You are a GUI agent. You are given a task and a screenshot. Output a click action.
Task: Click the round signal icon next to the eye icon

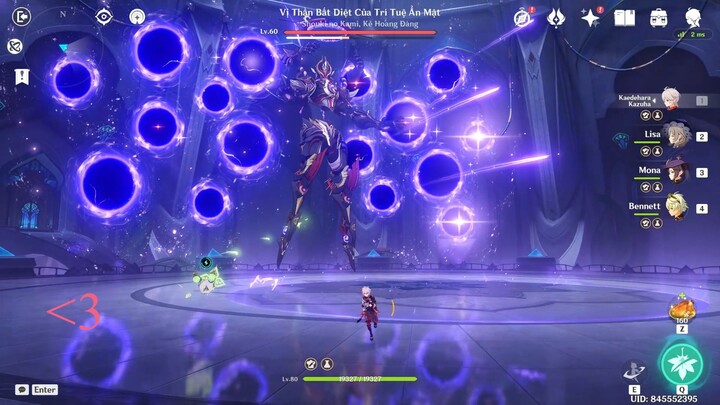click(137, 16)
